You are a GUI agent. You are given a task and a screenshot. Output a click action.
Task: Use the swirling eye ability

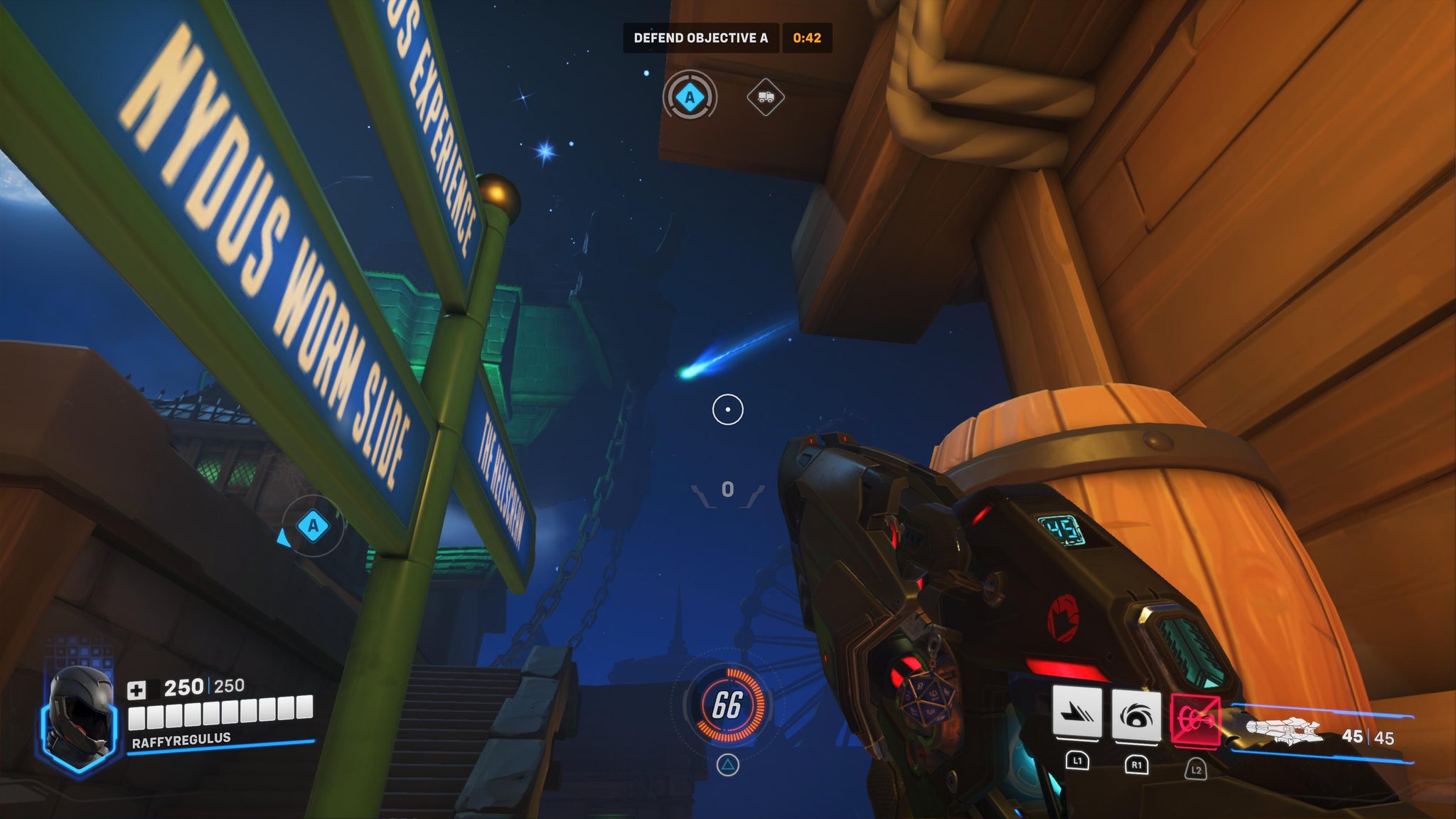[1136, 714]
